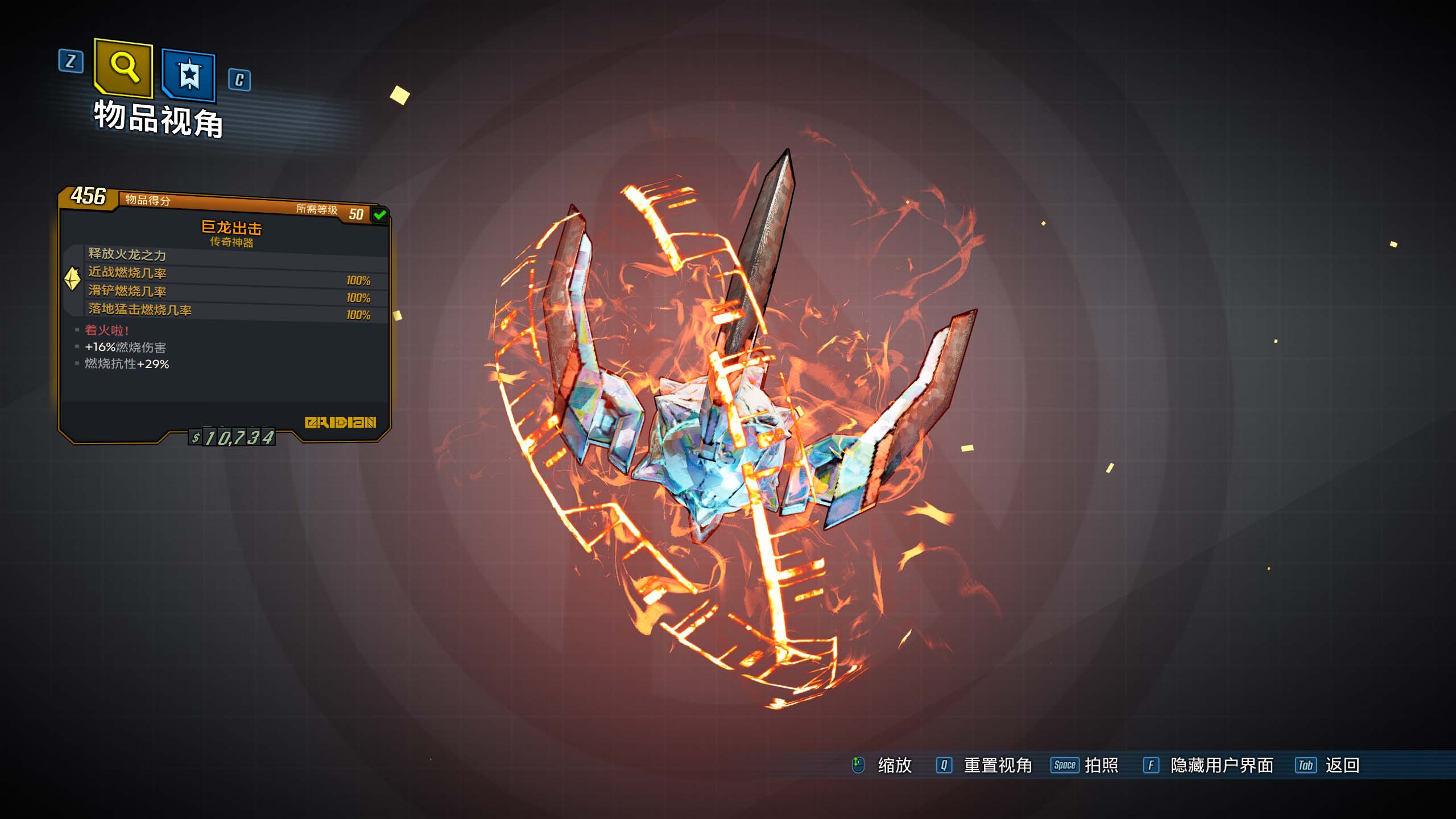The width and height of the screenshot is (1456, 819).
Task: Select the magnifying glass inspect tab
Action: point(124,67)
